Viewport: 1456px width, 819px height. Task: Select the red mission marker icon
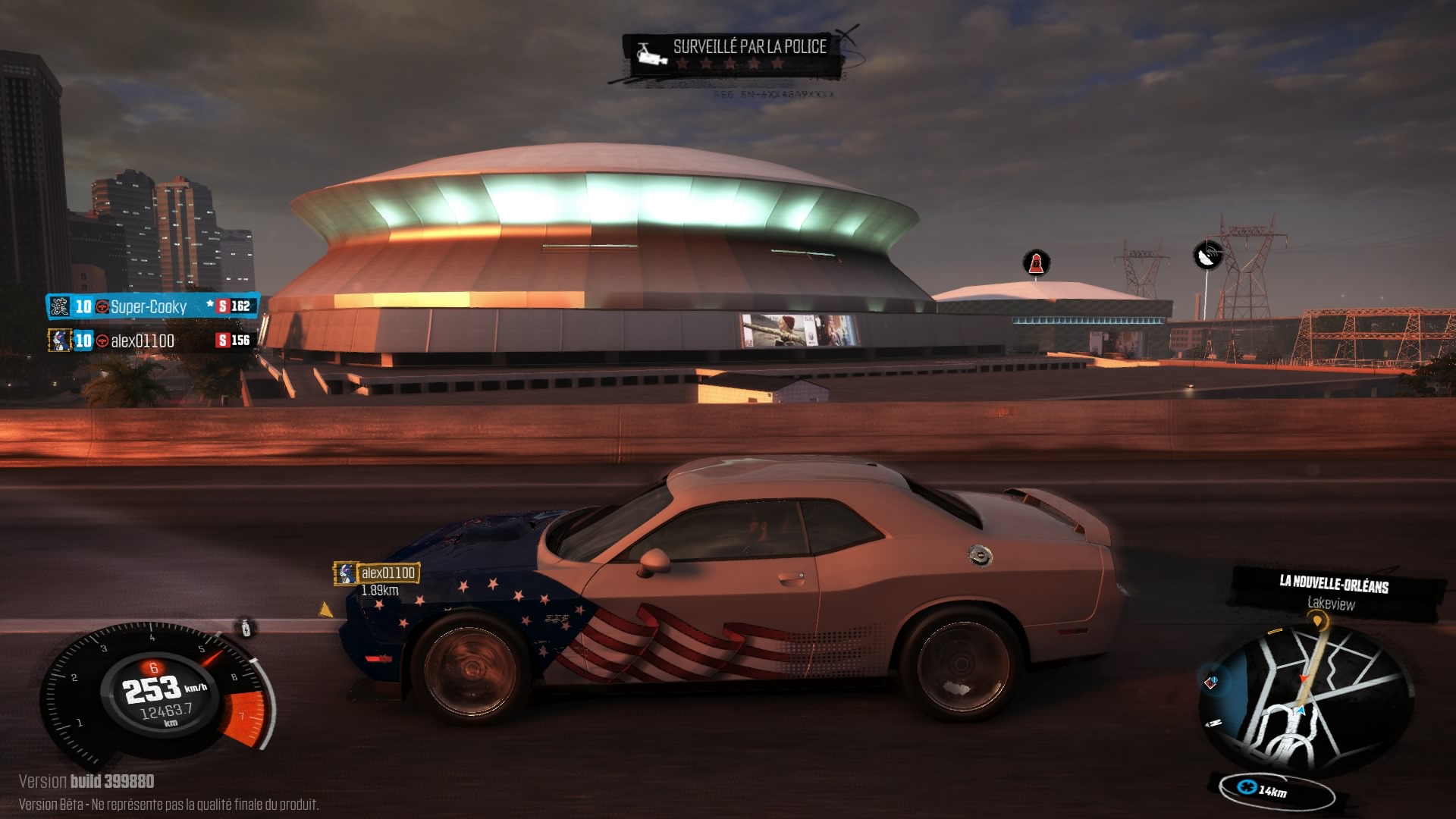coord(1036,263)
